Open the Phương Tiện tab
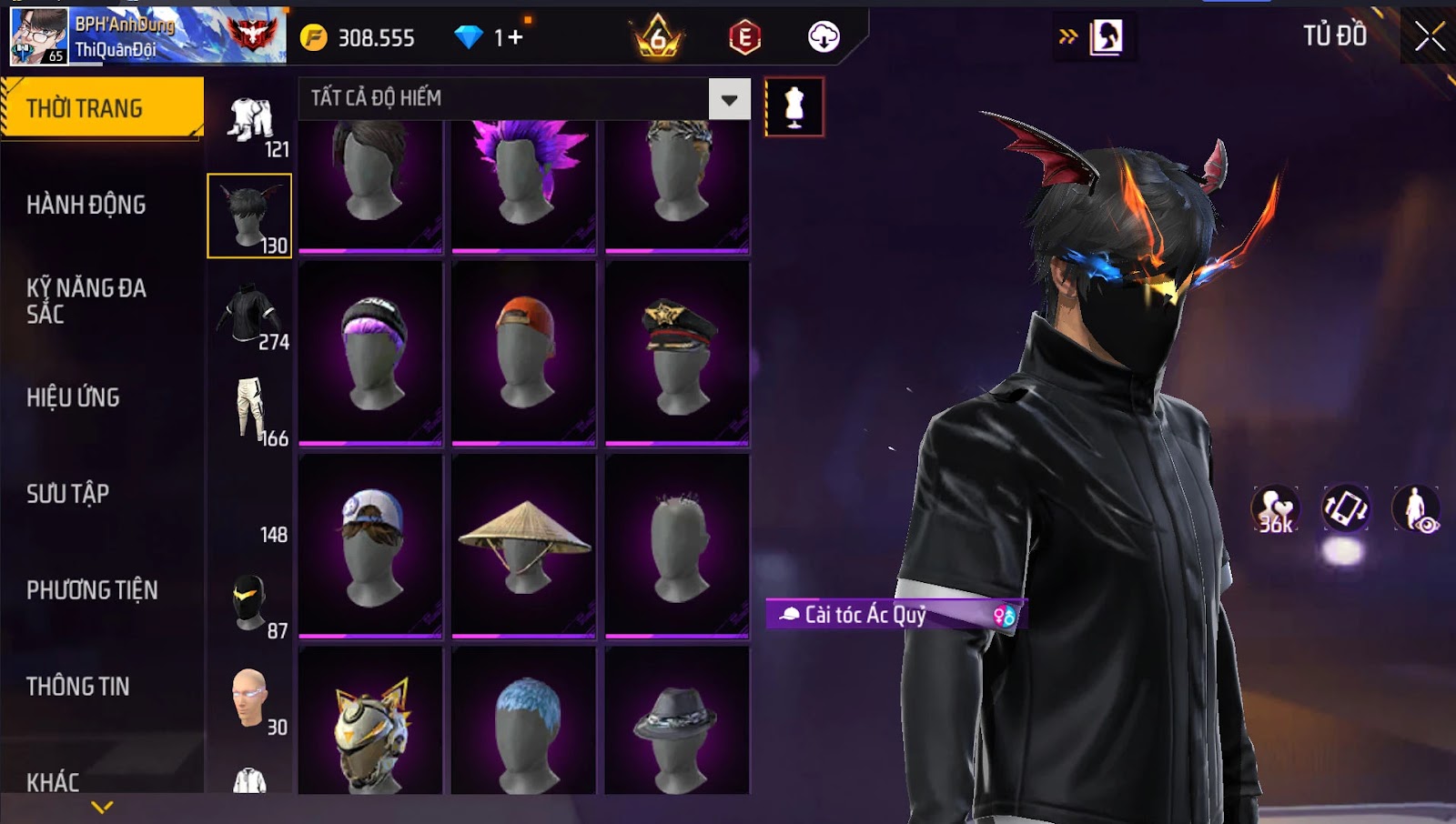 click(92, 590)
